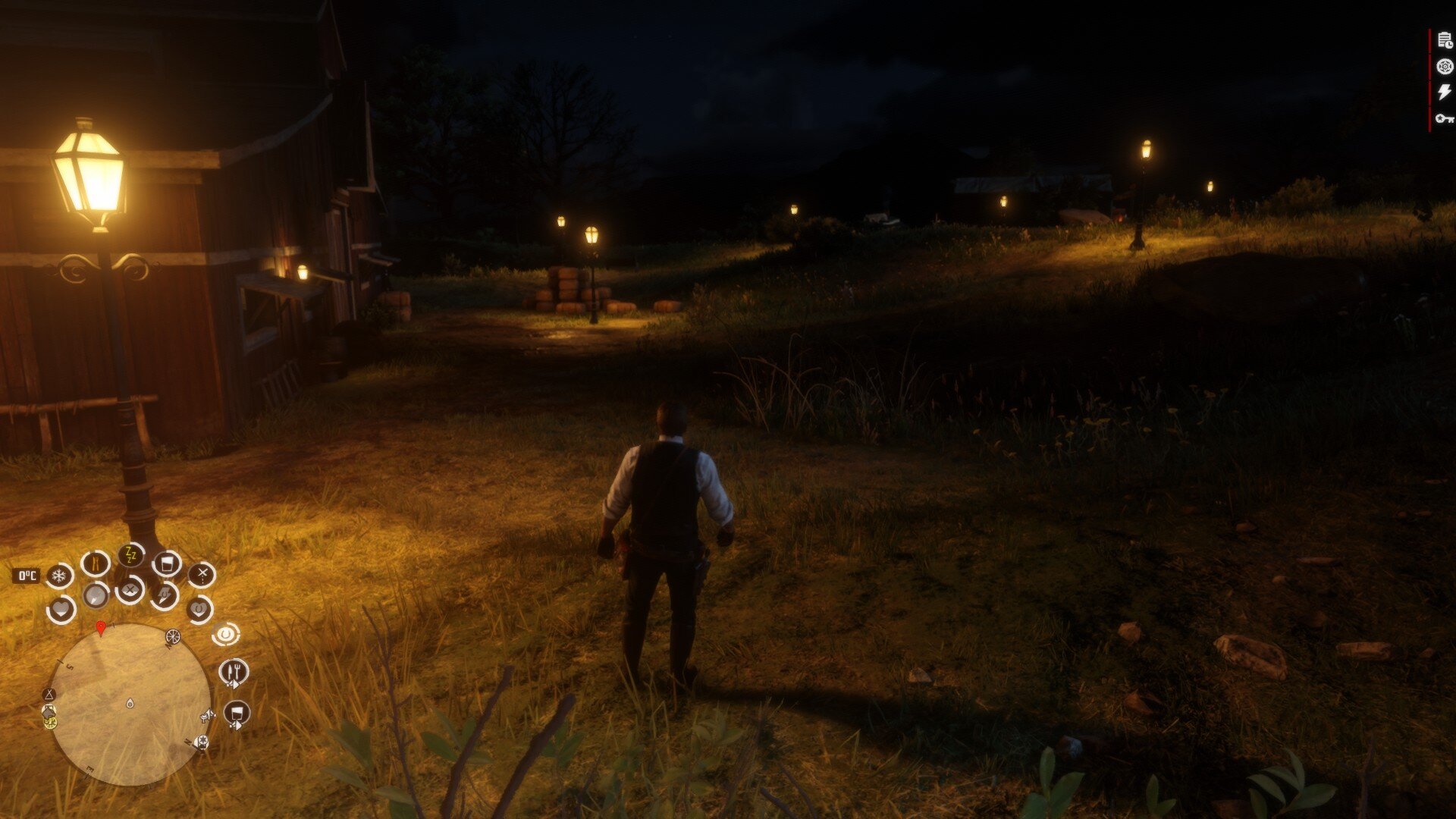Click the yellow Zzz sleep core icon

click(x=130, y=556)
